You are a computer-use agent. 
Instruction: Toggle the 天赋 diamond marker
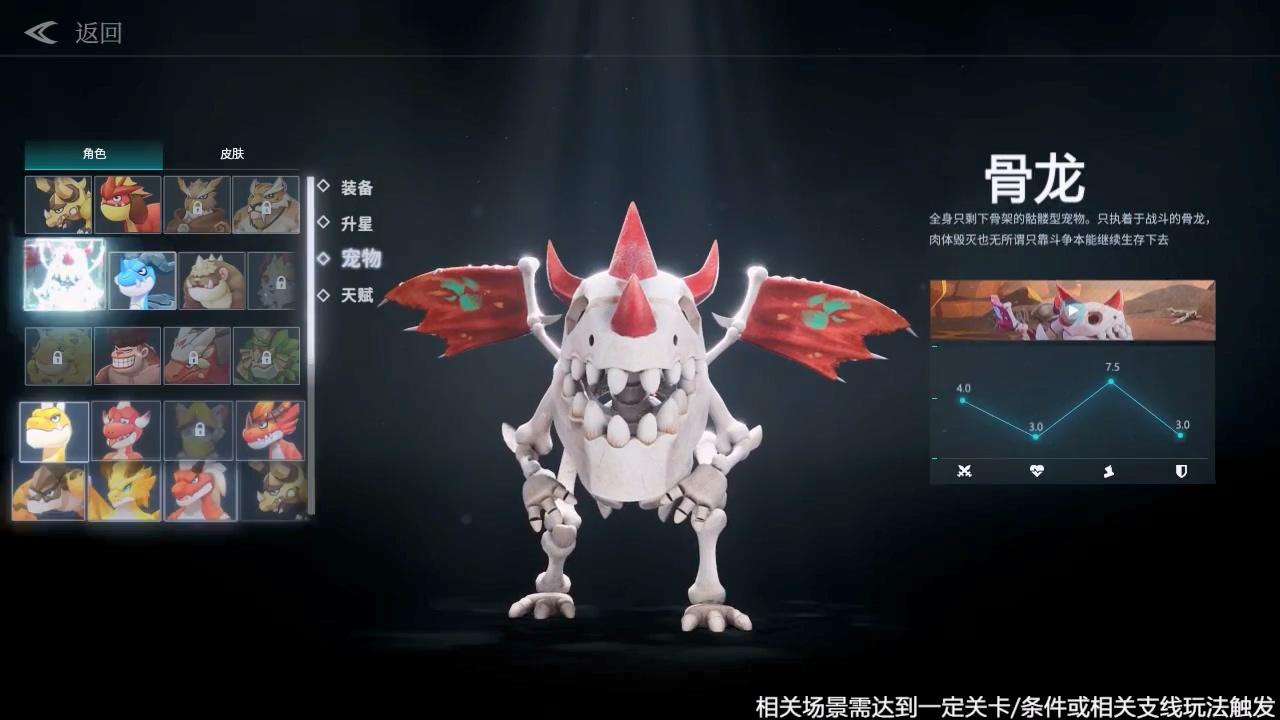[324, 296]
